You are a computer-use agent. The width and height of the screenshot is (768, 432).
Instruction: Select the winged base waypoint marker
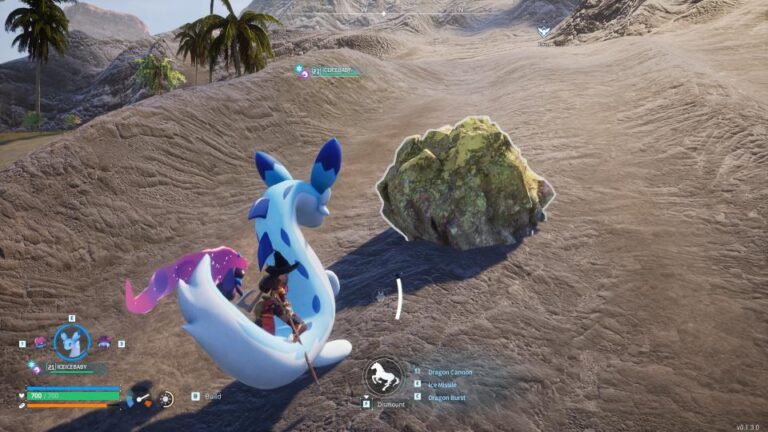pos(543,32)
